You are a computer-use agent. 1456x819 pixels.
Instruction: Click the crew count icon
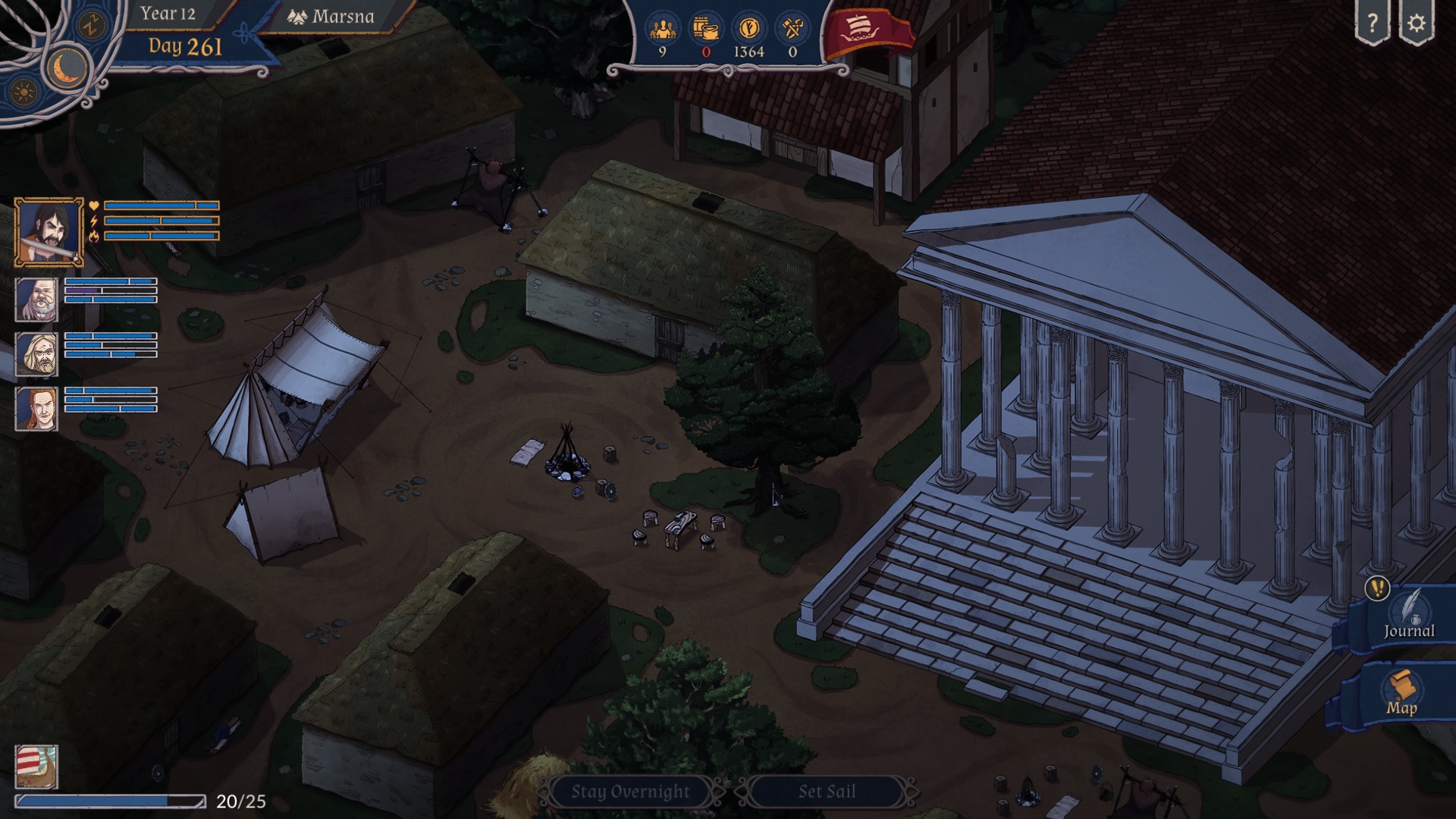663,30
